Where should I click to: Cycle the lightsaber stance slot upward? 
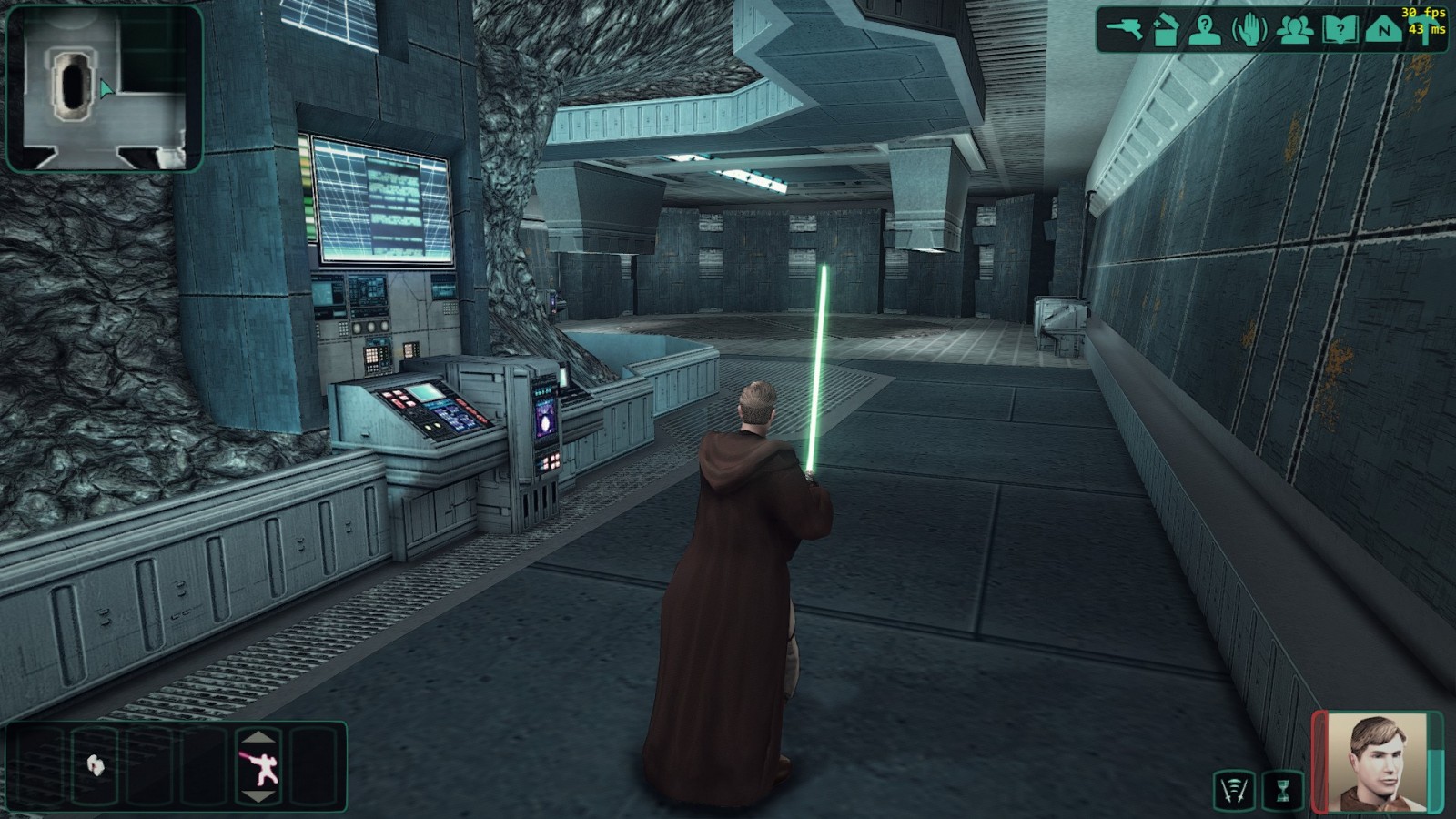[x=259, y=737]
